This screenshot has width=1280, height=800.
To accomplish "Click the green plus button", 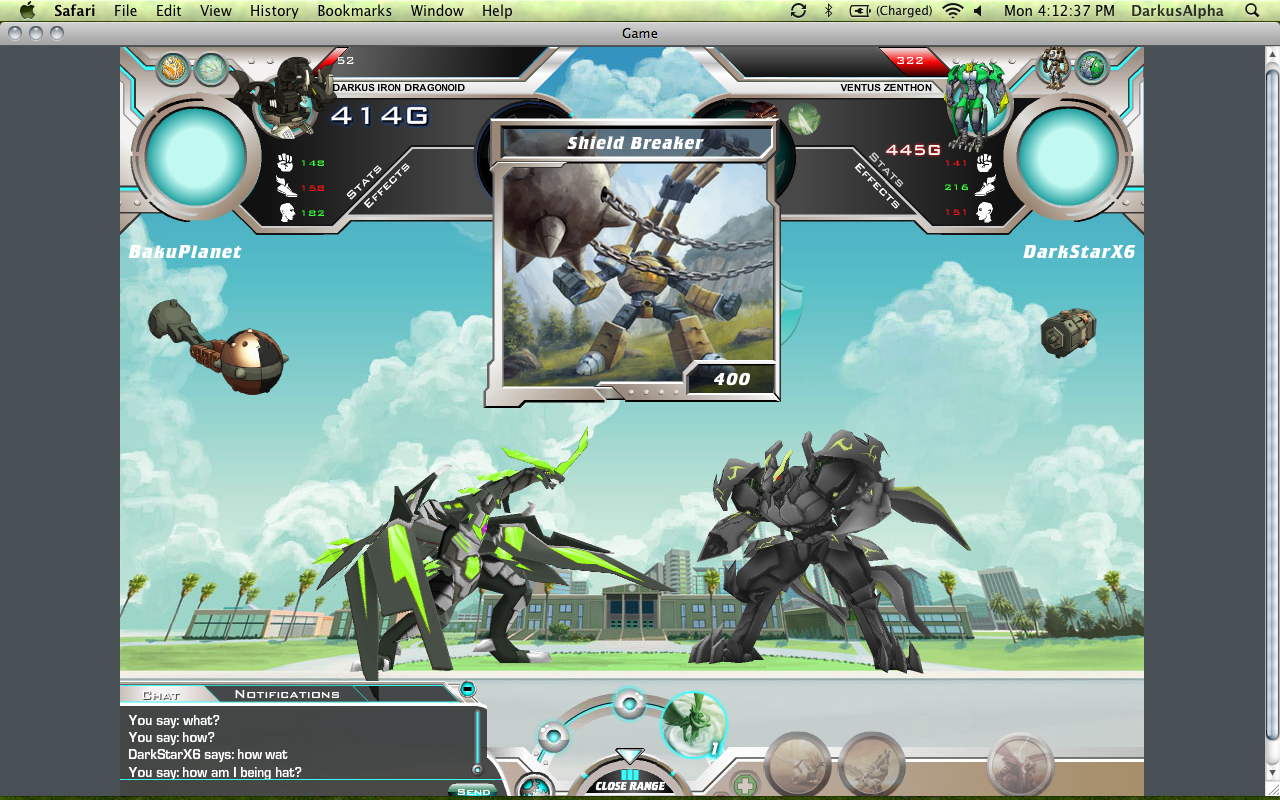I will tap(743, 785).
